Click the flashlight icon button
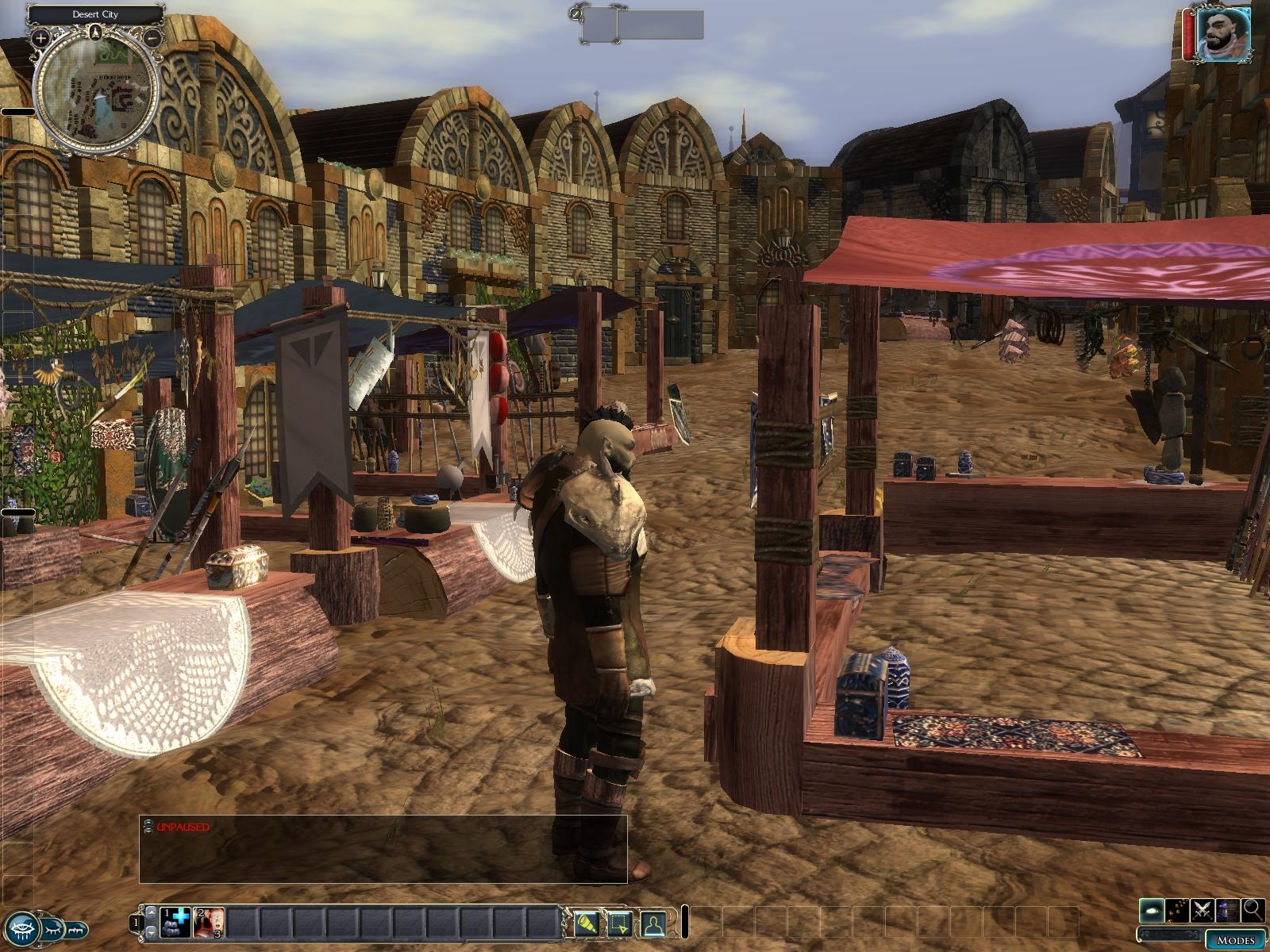The image size is (1270, 952). [588, 922]
